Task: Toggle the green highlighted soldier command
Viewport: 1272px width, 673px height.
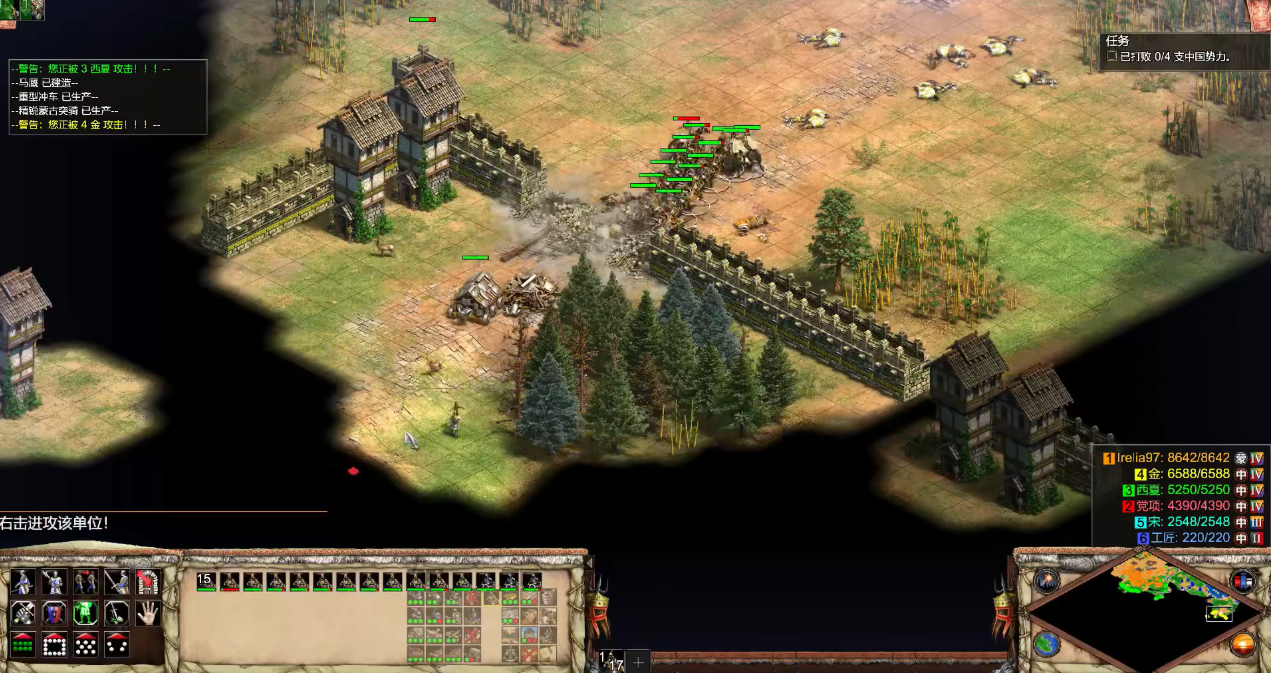Action: [86, 613]
